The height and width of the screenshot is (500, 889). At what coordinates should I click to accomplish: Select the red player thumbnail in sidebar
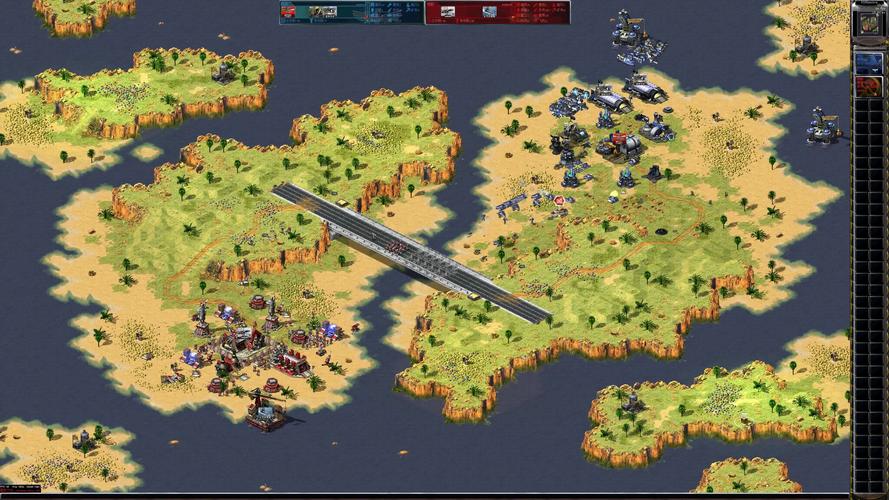866,87
